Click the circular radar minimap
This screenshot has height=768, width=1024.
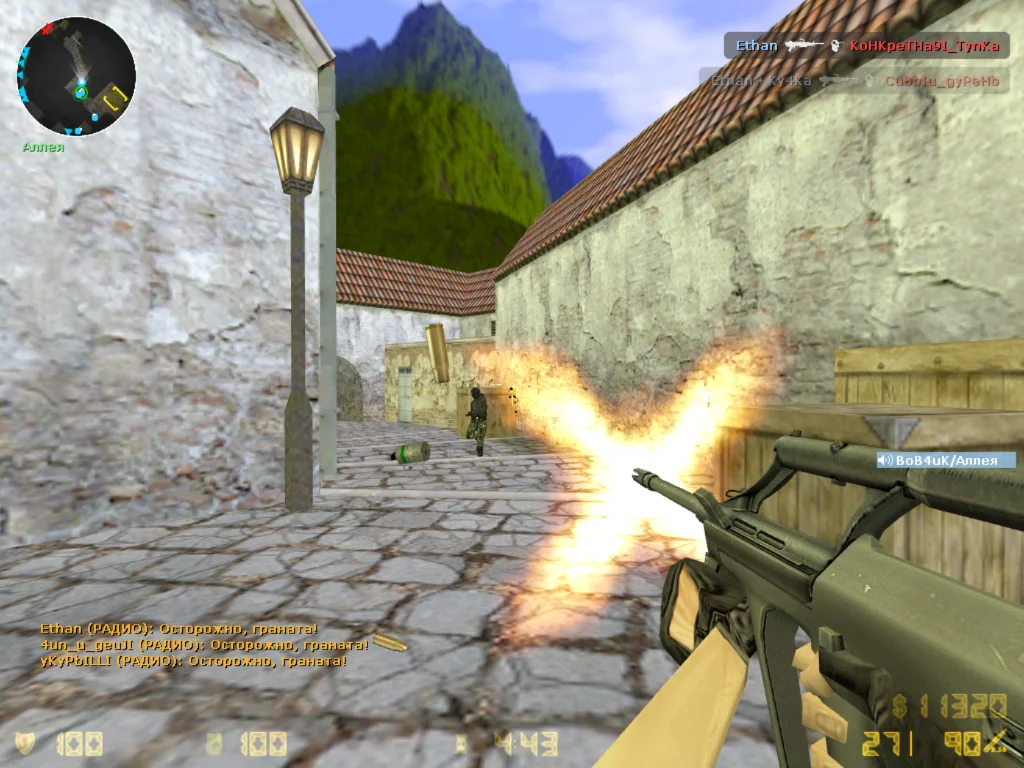(x=76, y=77)
